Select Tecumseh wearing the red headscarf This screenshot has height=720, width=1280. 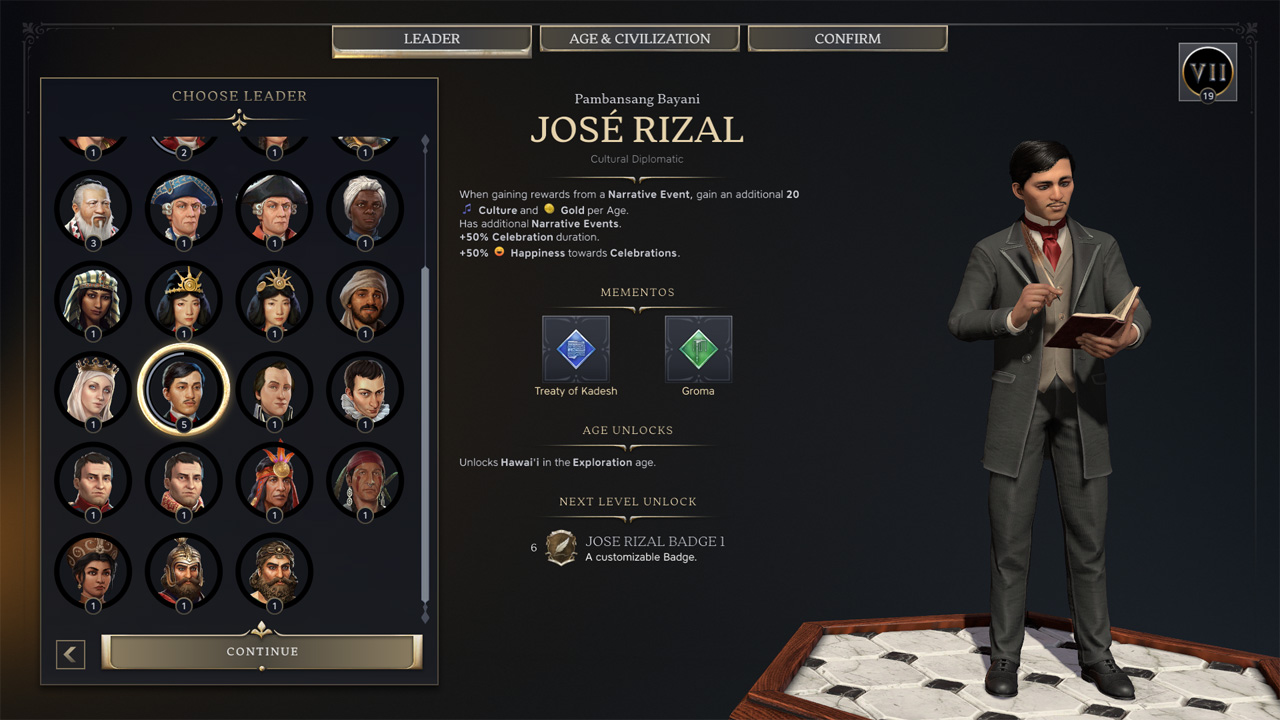click(365, 480)
